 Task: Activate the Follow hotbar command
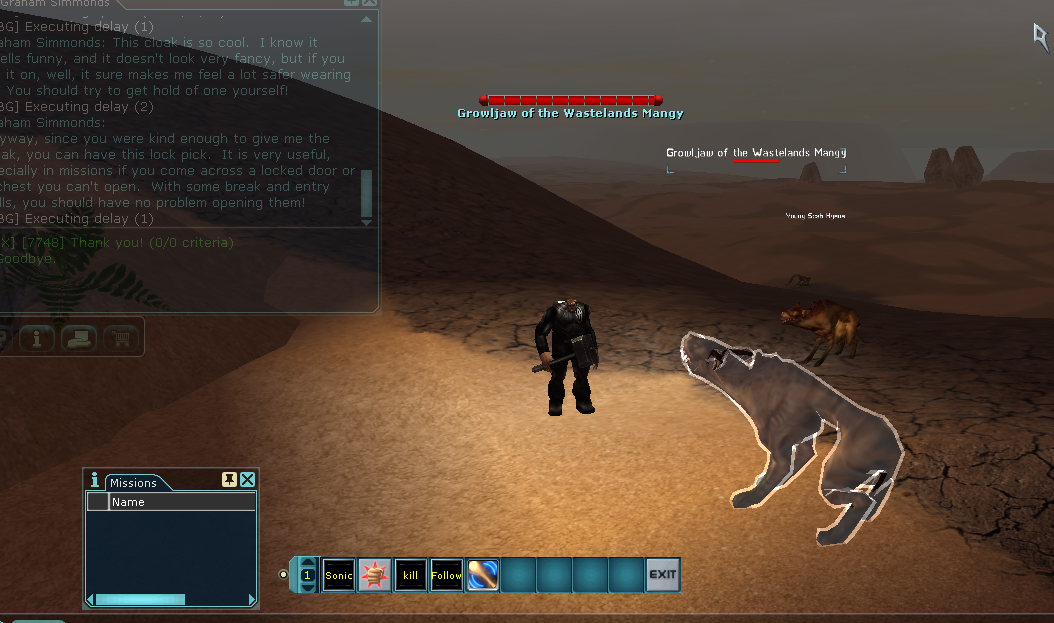[447, 575]
